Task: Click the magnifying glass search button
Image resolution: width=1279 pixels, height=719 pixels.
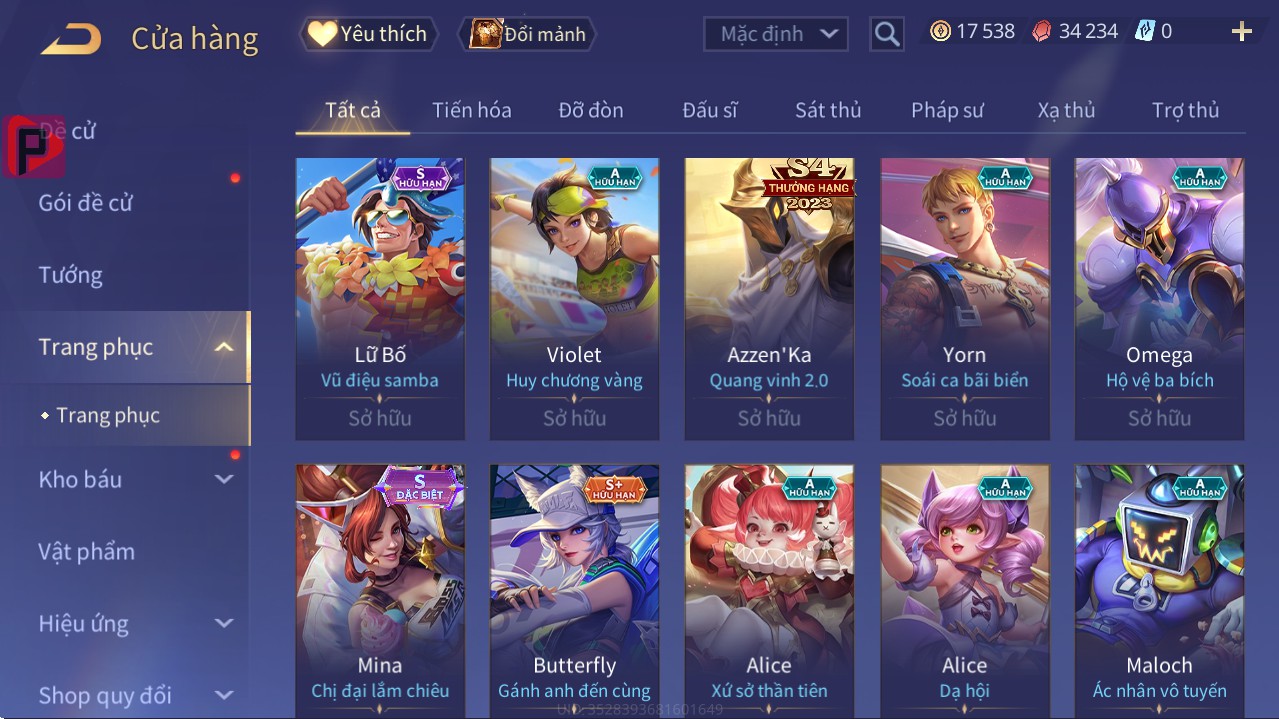Action: click(886, 34)
